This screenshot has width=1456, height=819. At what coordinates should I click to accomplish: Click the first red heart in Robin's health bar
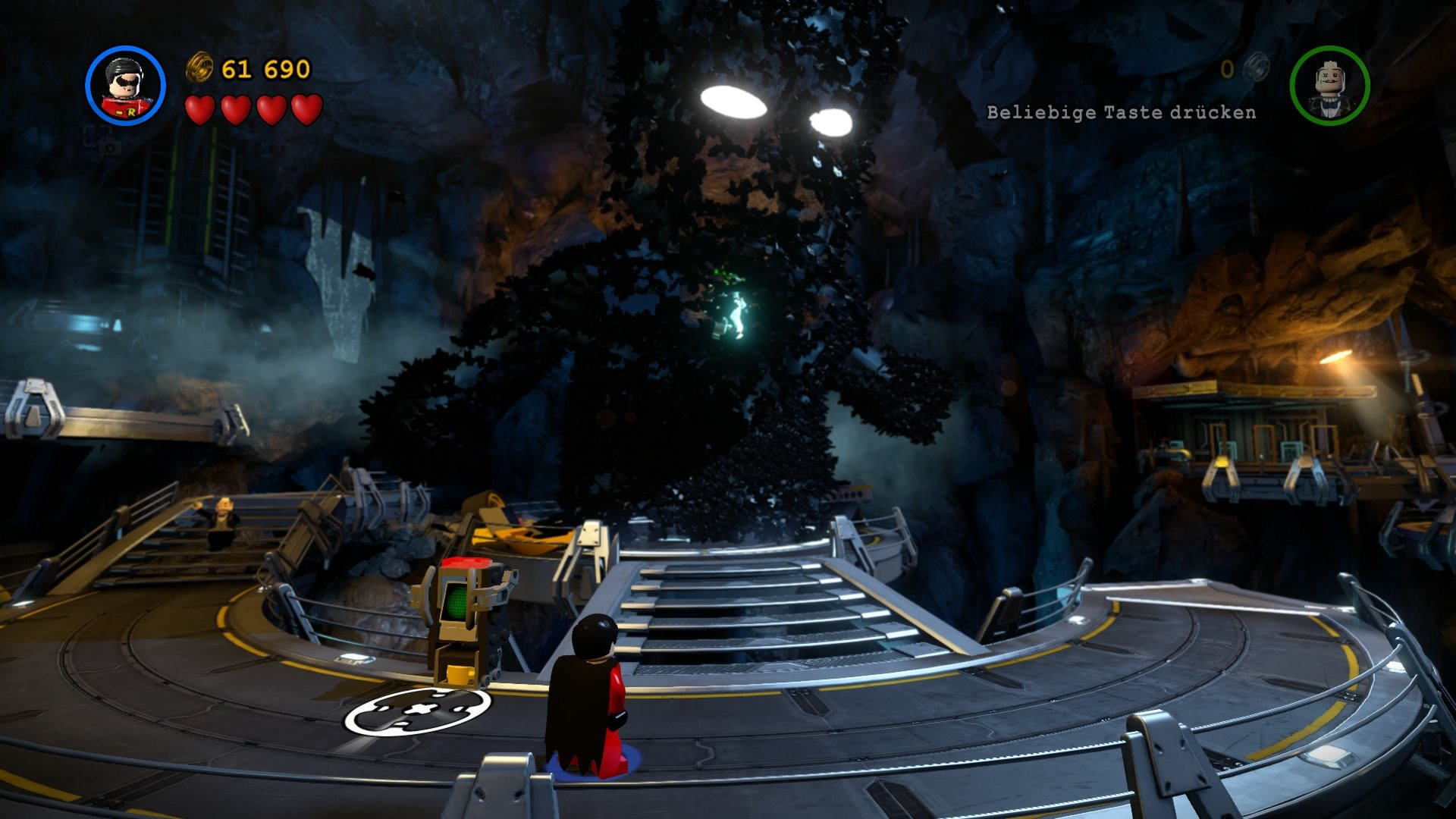click(200, 111)
